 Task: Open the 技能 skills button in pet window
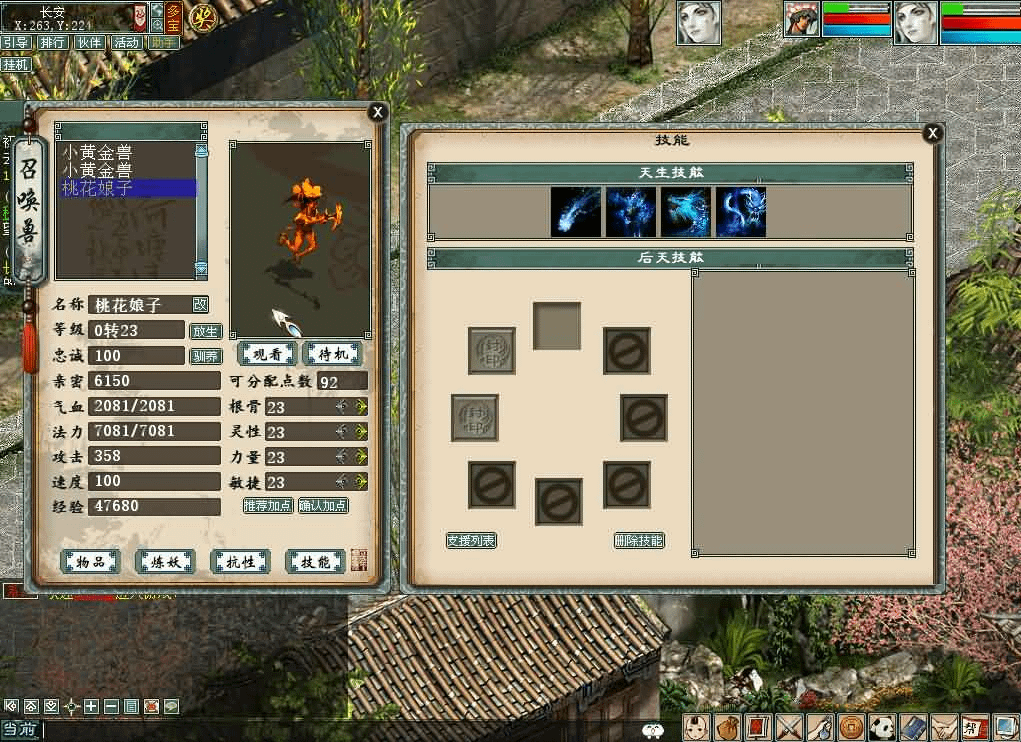tap(315, 562)
